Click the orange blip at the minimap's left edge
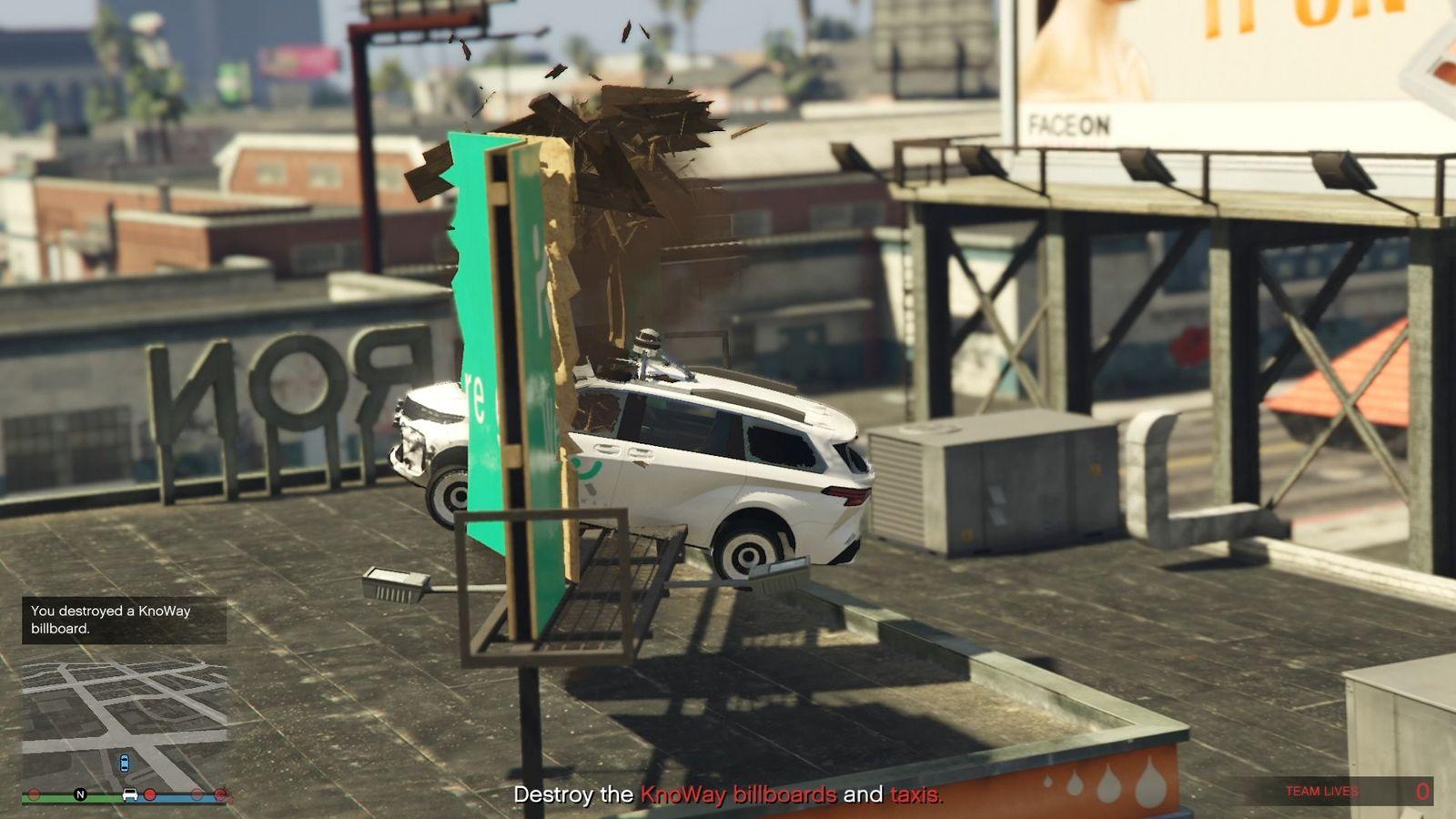Screen dimensions: 1456x819 pos(33,794)
